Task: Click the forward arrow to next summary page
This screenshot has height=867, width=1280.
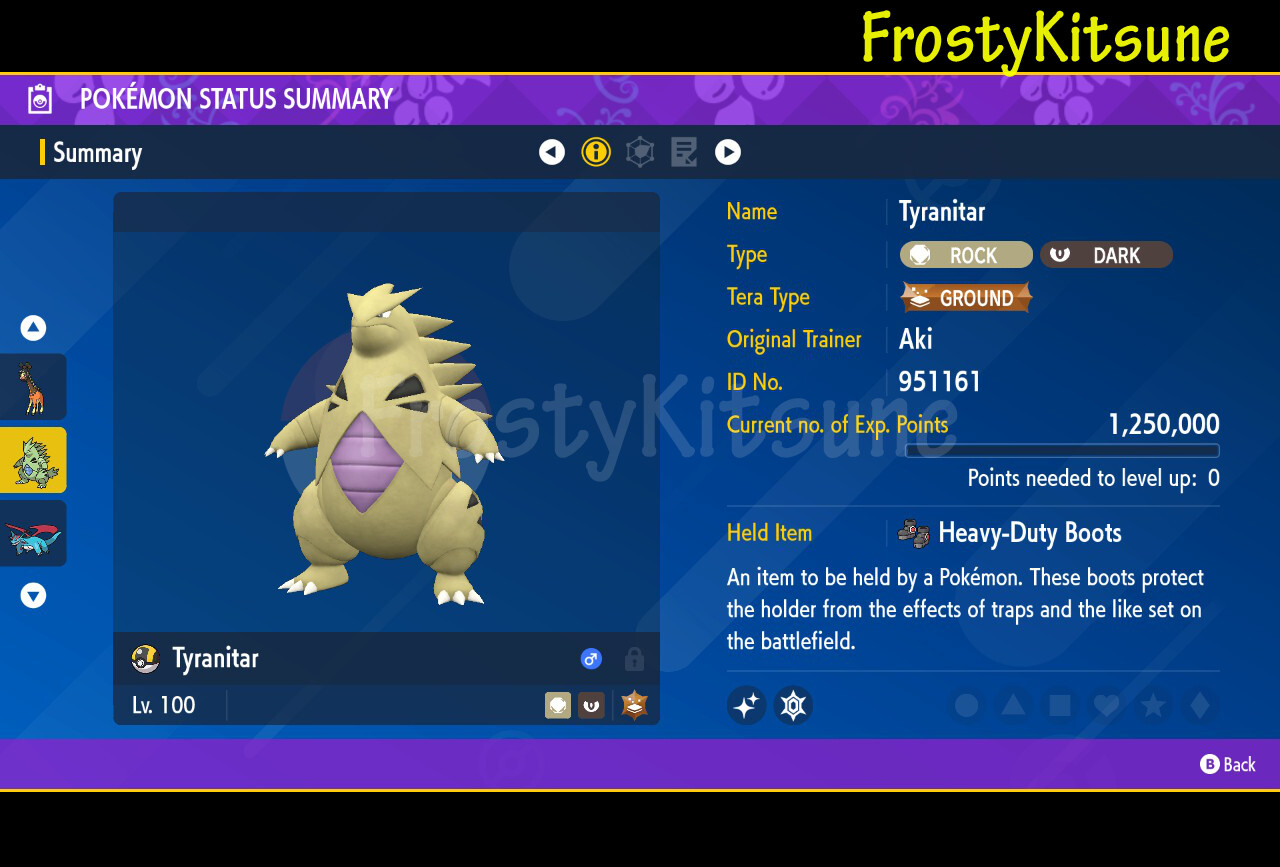Action: 728,152
